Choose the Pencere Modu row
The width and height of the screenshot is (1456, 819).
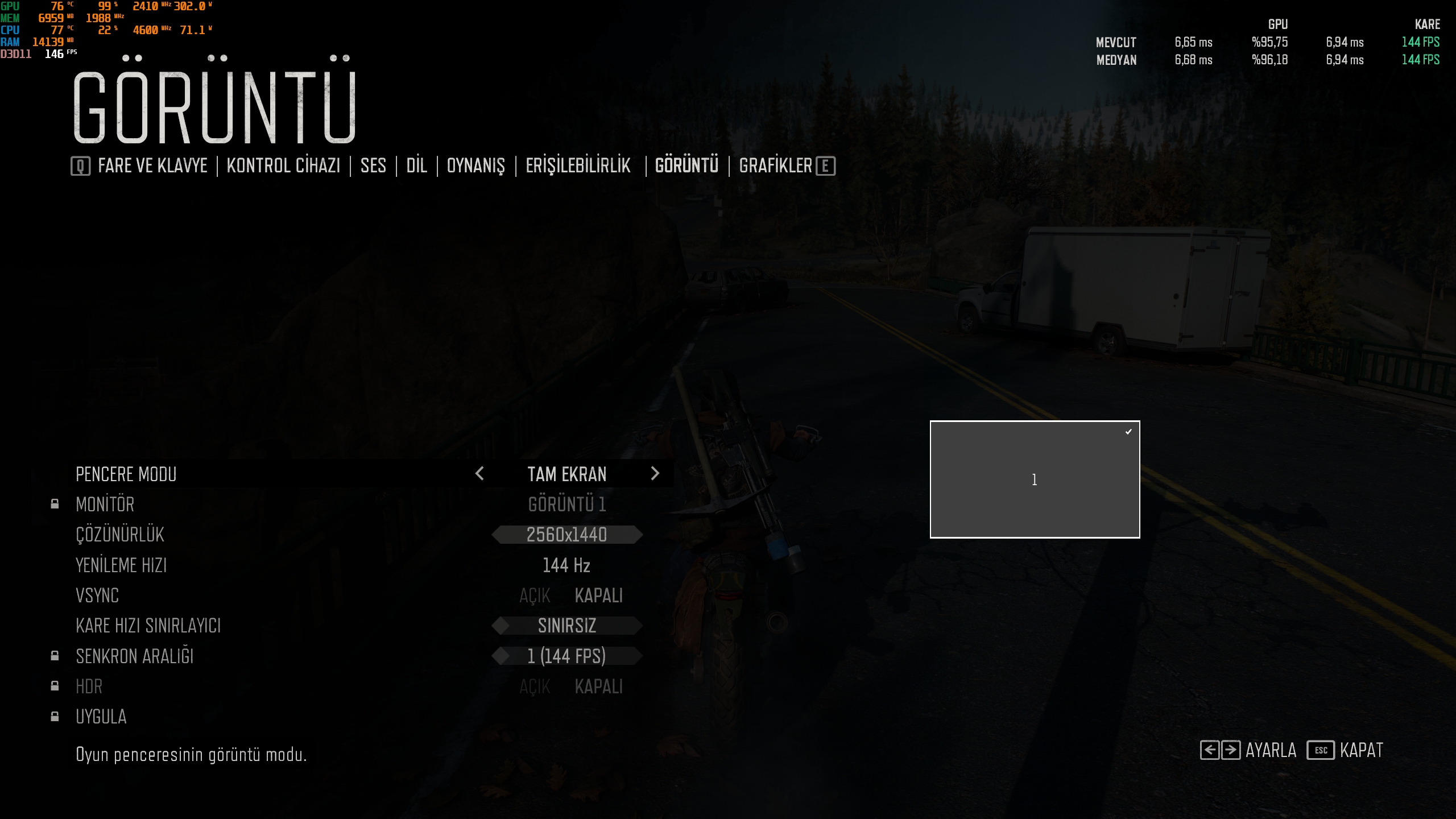click(x=126, y=474)
